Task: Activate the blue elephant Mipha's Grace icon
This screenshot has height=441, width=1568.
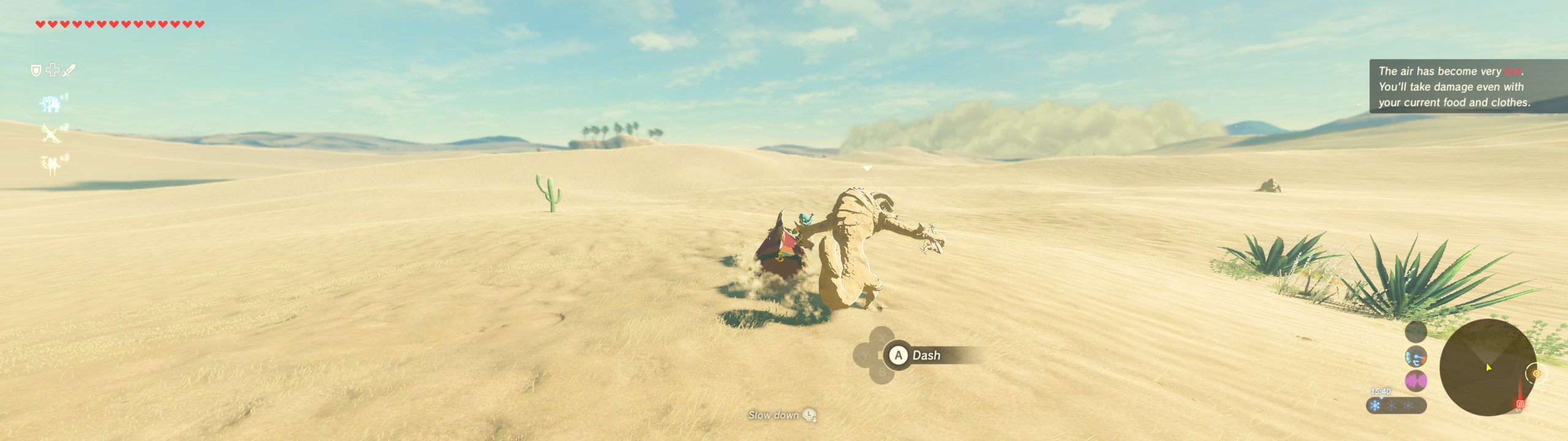Action: 50,104
